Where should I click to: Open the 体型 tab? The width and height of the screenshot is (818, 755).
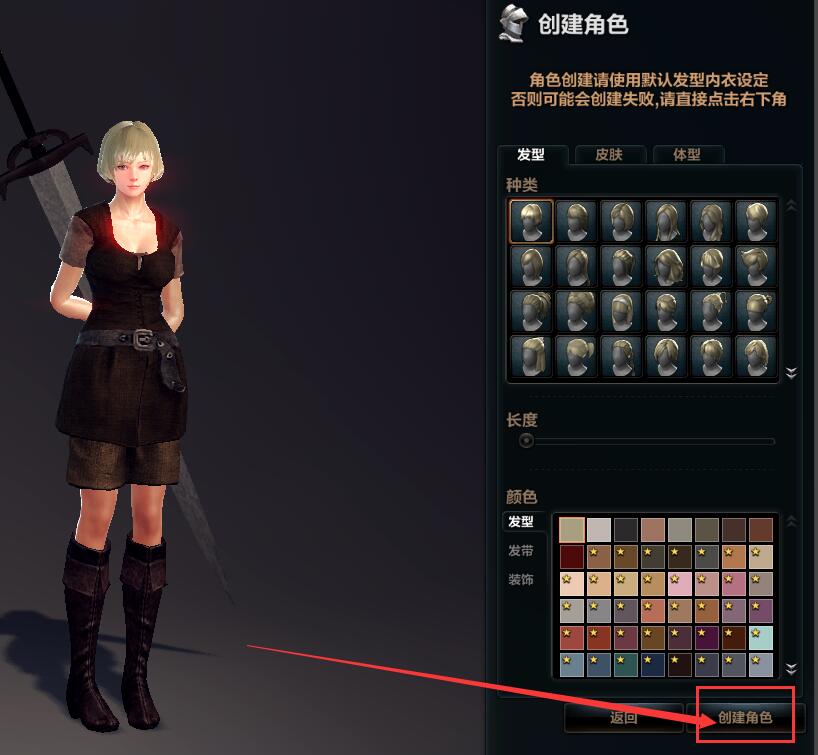pyautogui.click(x=686, y=155)
